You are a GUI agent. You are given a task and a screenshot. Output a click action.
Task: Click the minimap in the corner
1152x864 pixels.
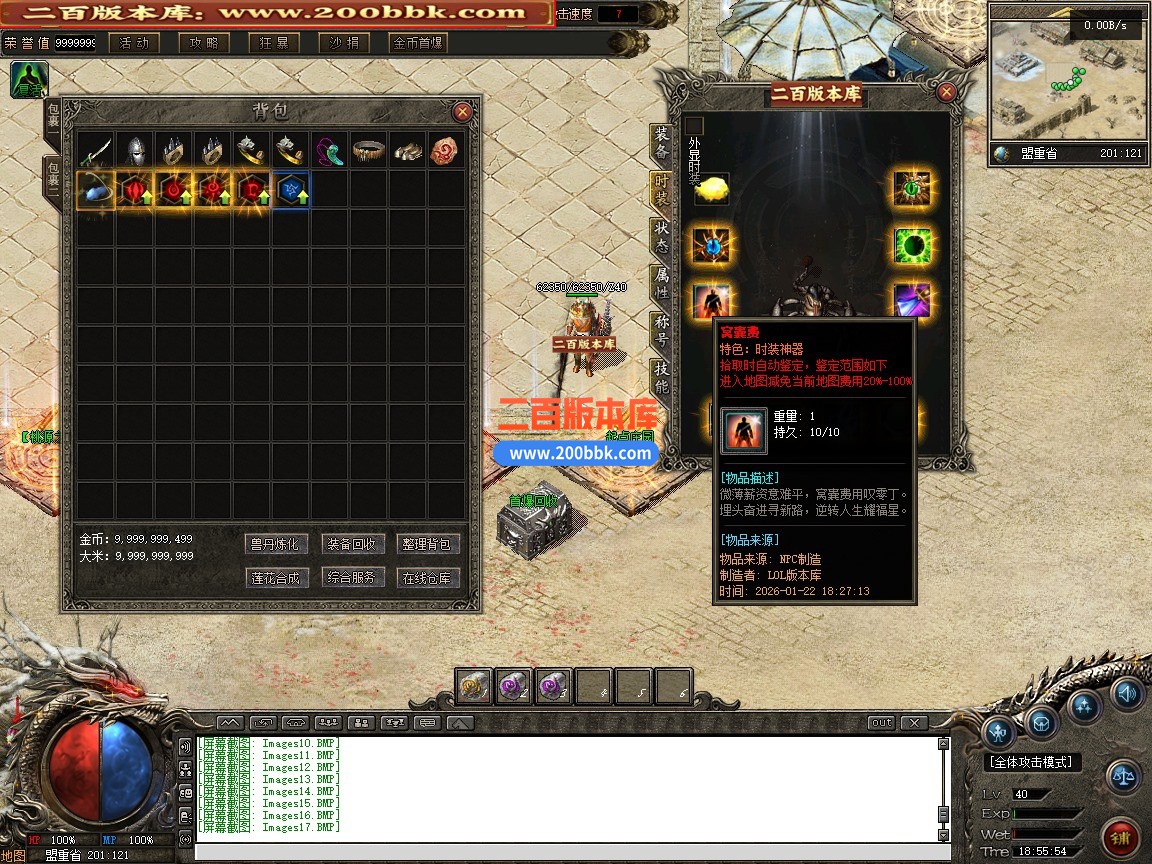(x=1067, y=76)
